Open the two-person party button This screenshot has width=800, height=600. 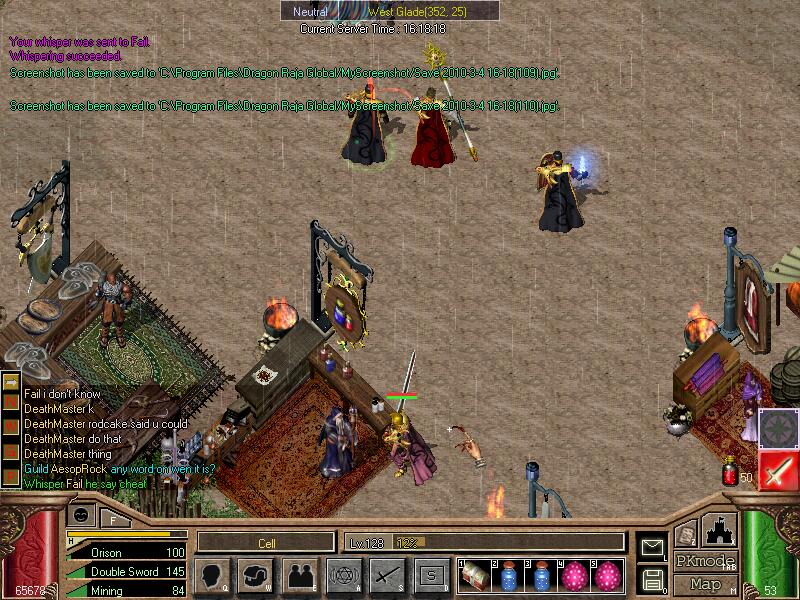coord(299,575)
